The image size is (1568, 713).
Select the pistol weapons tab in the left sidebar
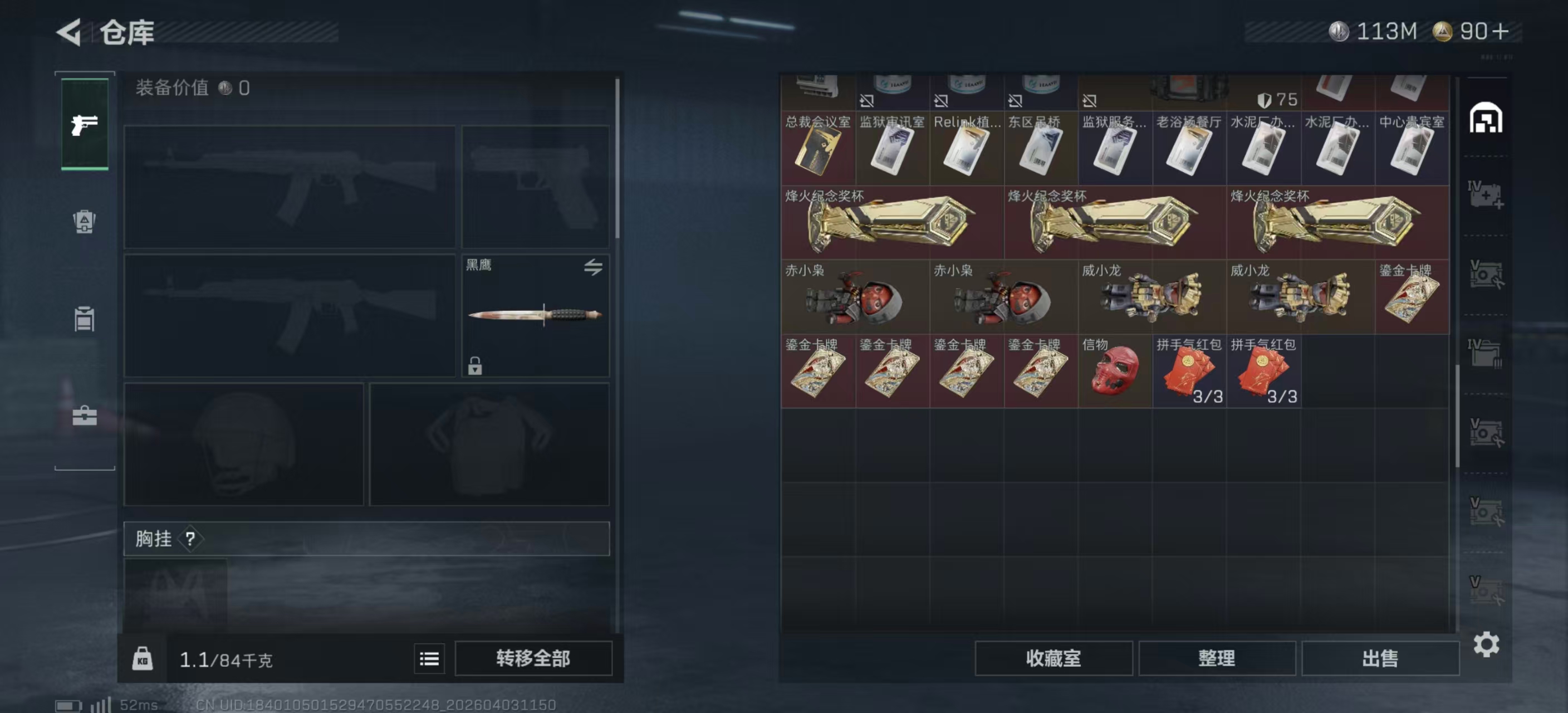pyautogui.click(x=84, y=124)
